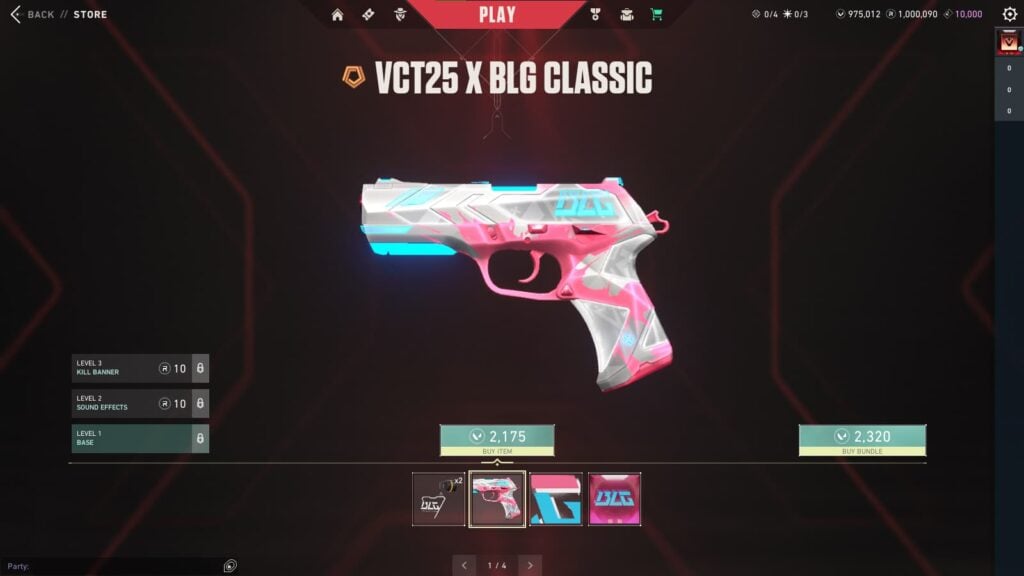Go back to the Store
Screen dimensions: 1024x576
[x=33, y=14]
